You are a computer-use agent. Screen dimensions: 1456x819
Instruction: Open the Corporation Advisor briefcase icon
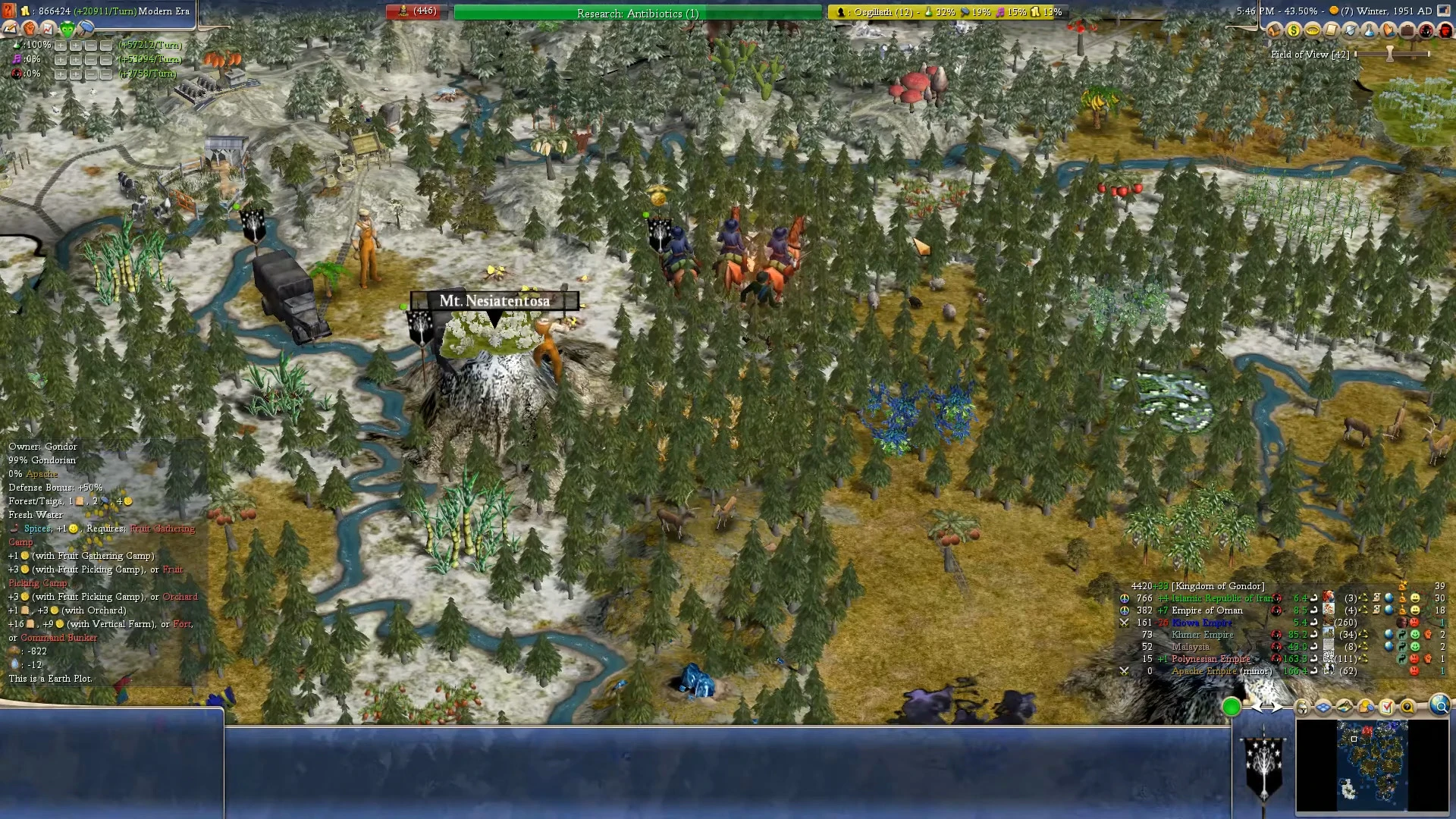(1407, 31)
